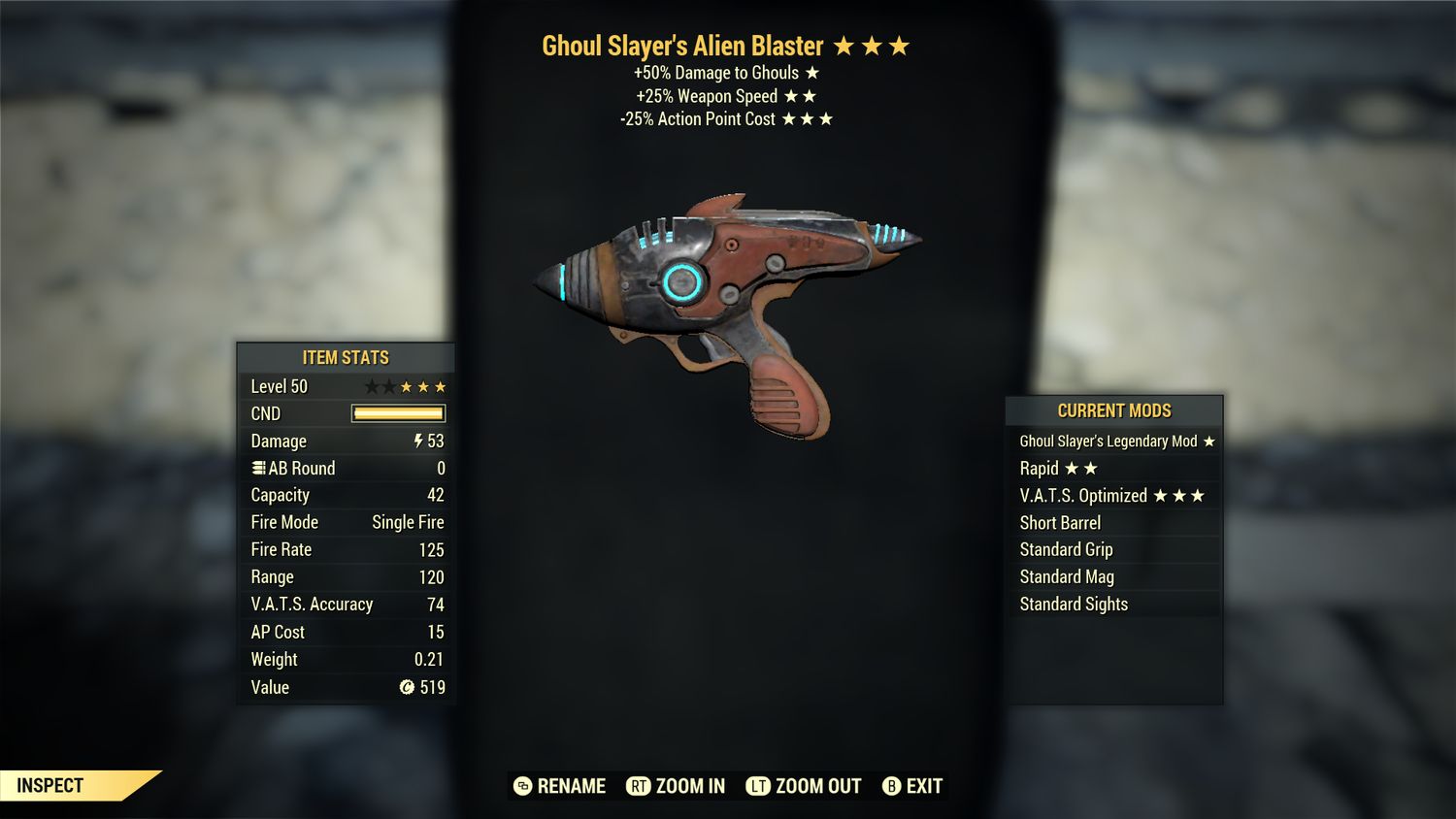
Task: Open the Fire Mode Single Fire setting
Action: point(407,522)
